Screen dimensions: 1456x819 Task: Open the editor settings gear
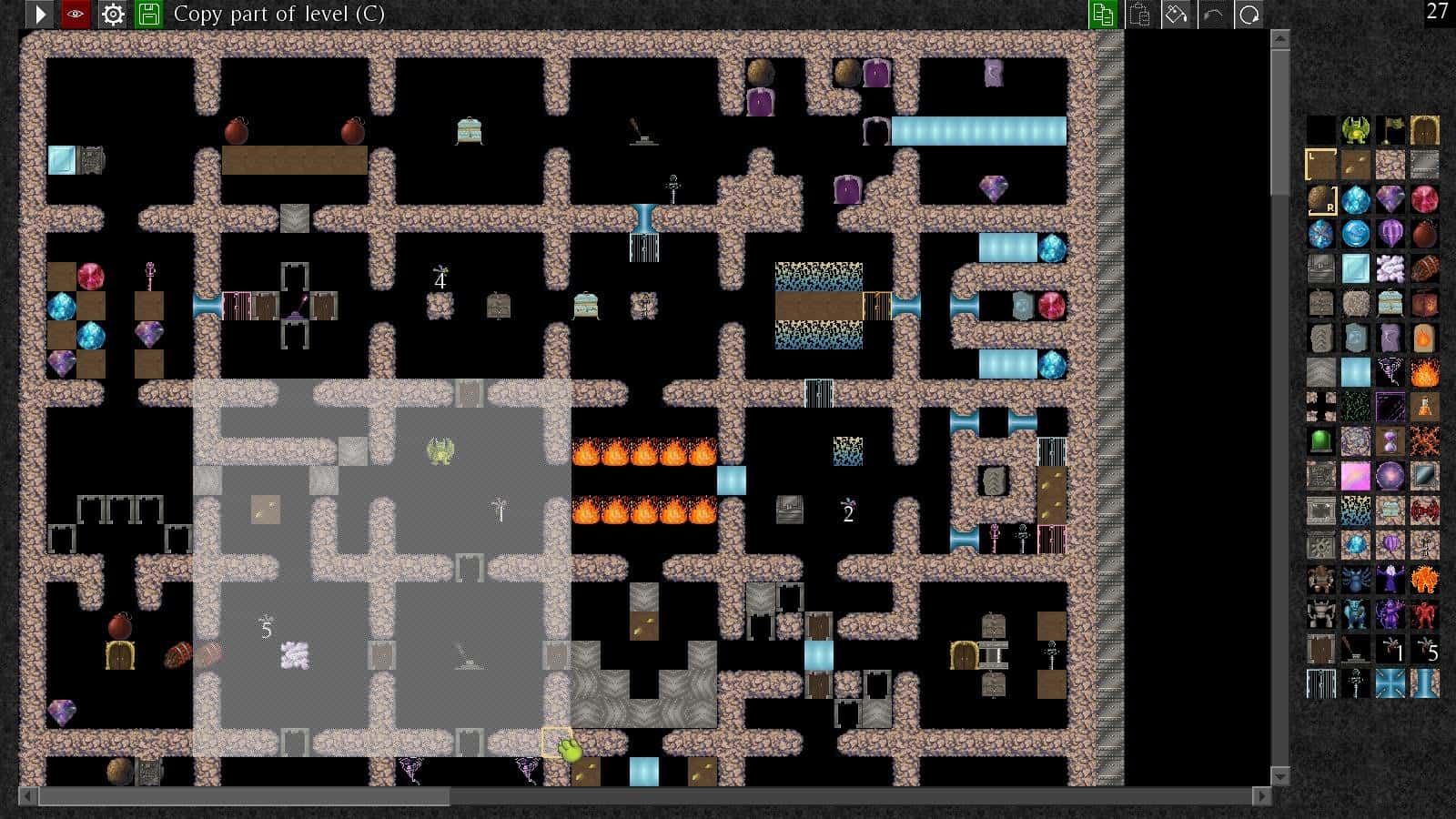(x=112, y=14)
